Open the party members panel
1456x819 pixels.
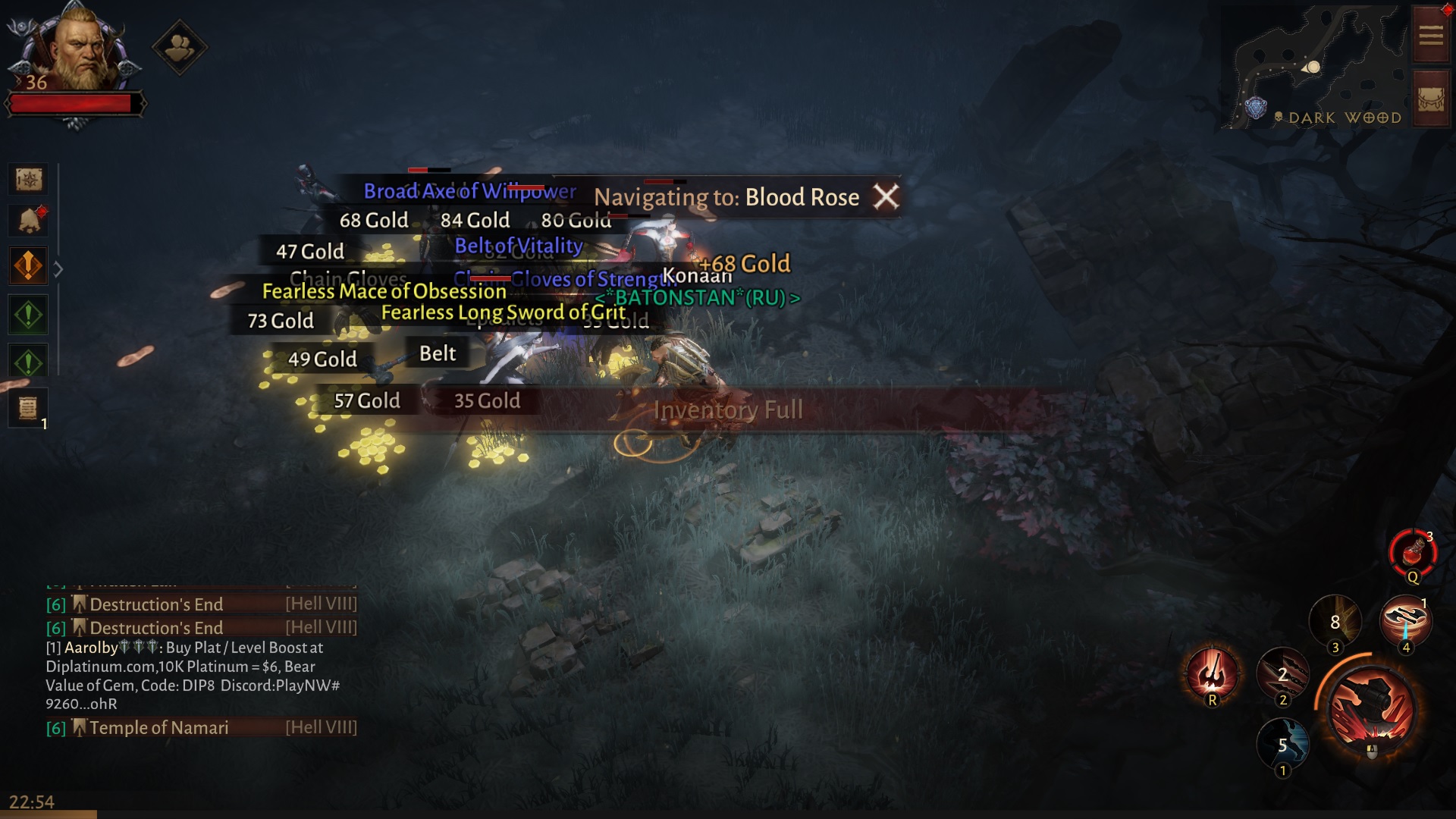tap(180, 48)
